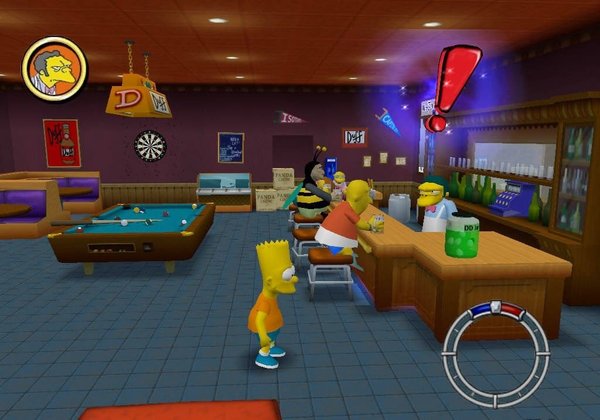Select the circular radar in the corner
600x420 pixels.
[x=496, y=354]
